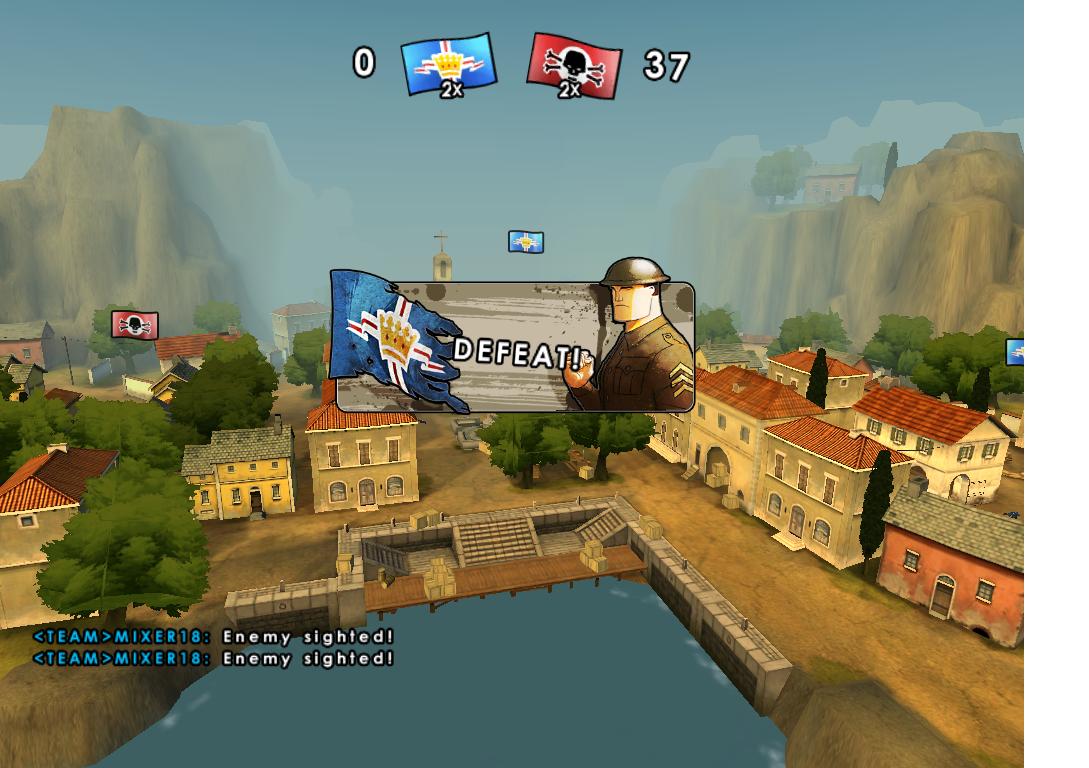Select the red skull team flag beside 37

pos(573,66)
